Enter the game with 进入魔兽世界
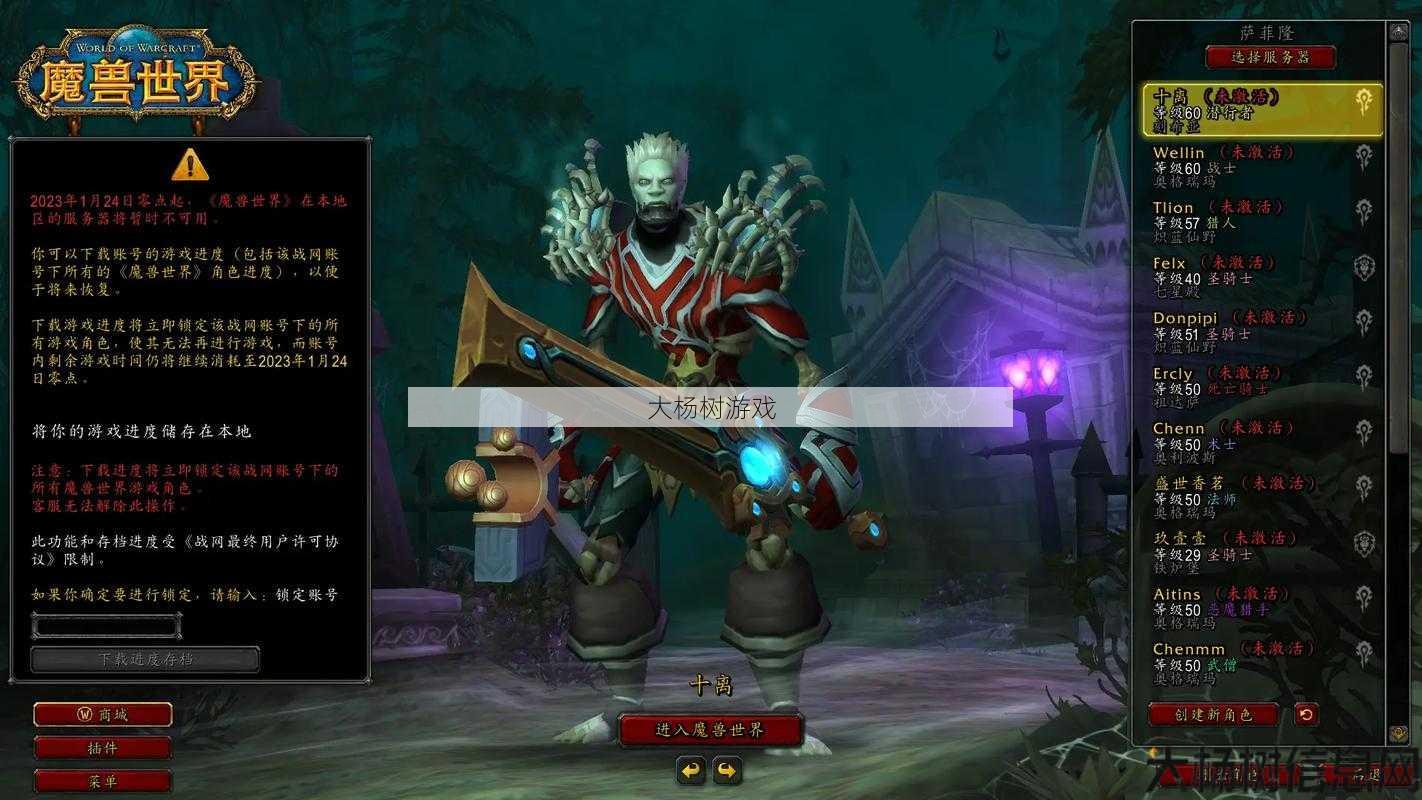Image resolution: width=1422 pixels, height=800 pixels. 710,730
